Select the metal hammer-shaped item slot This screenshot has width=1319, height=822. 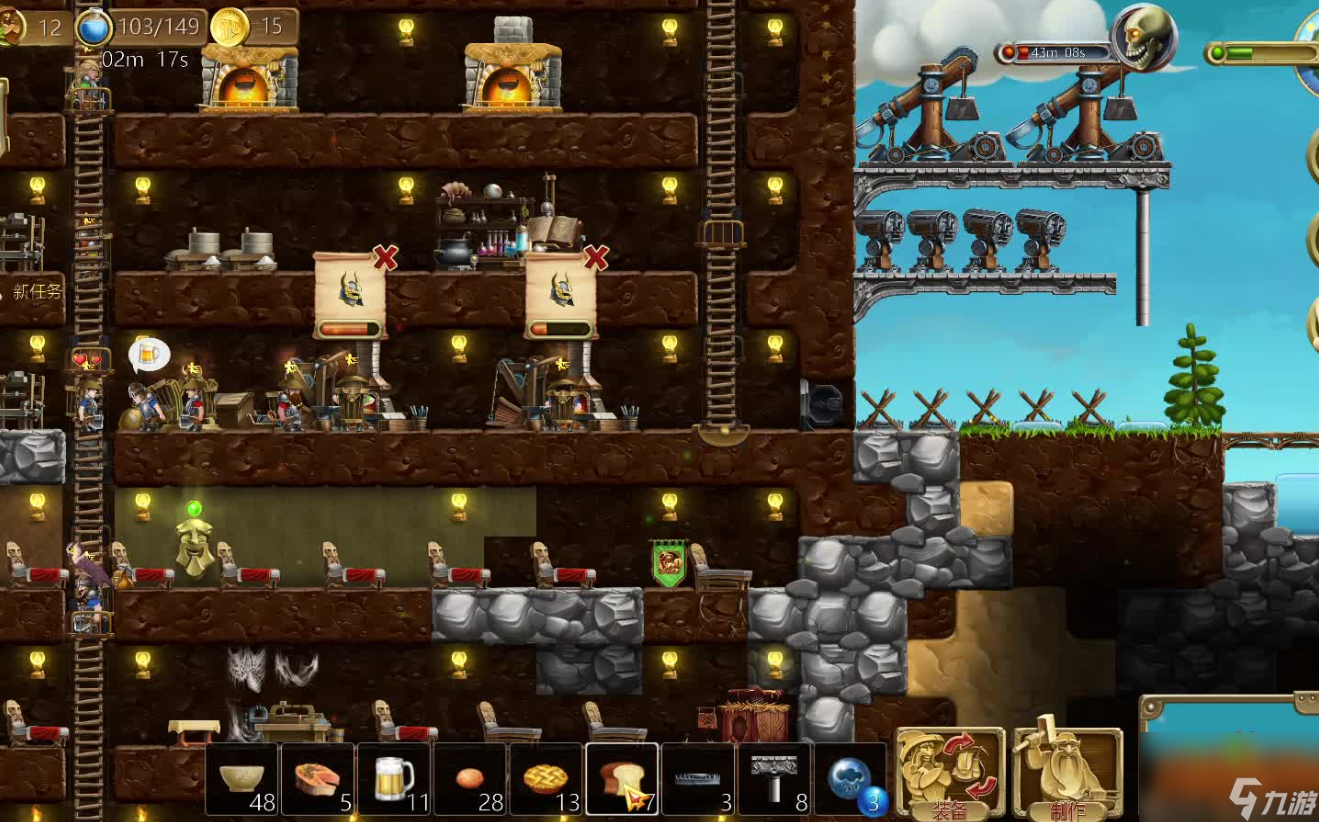774,779
